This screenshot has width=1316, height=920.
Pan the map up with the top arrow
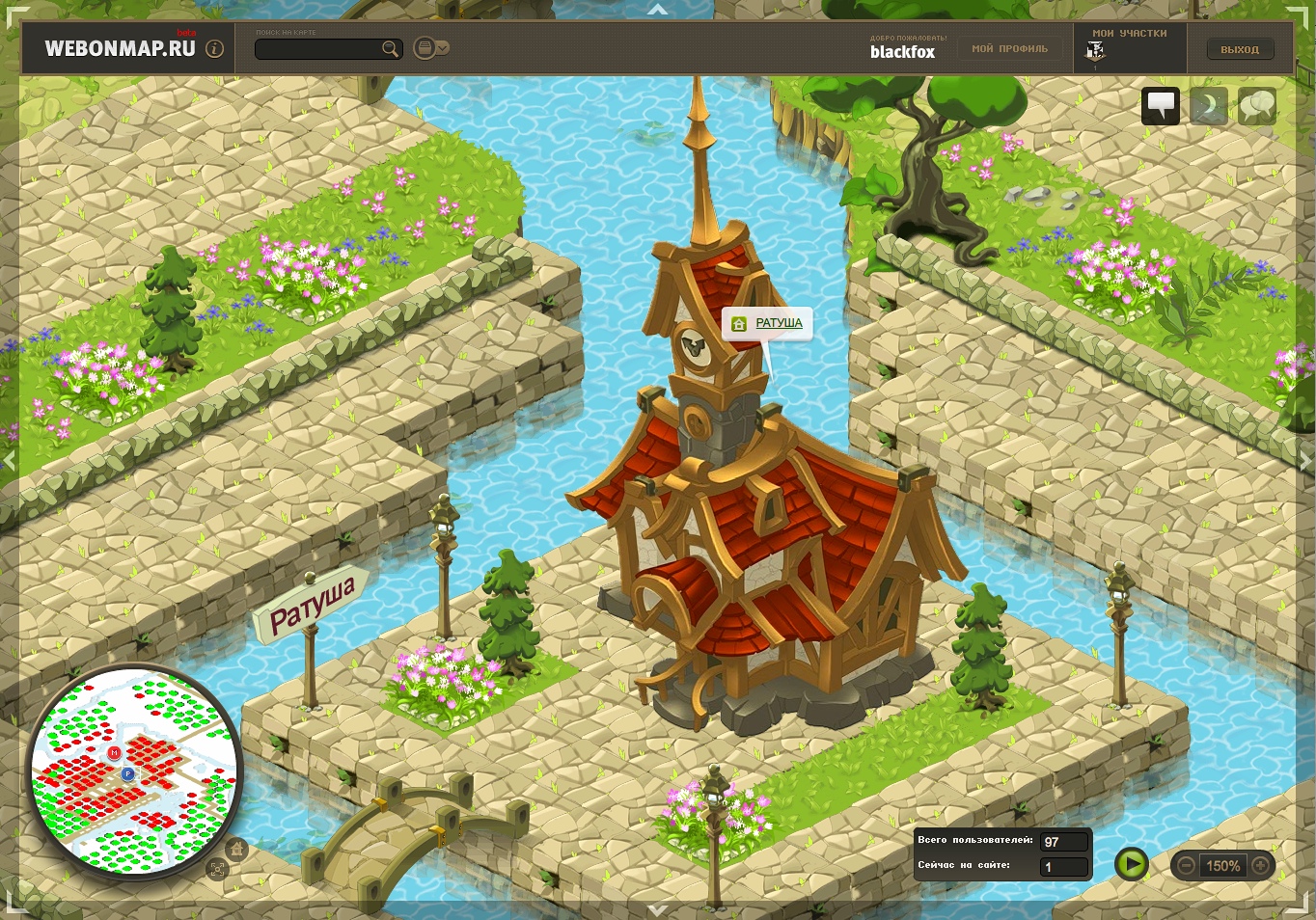click(x=658, y=10)
